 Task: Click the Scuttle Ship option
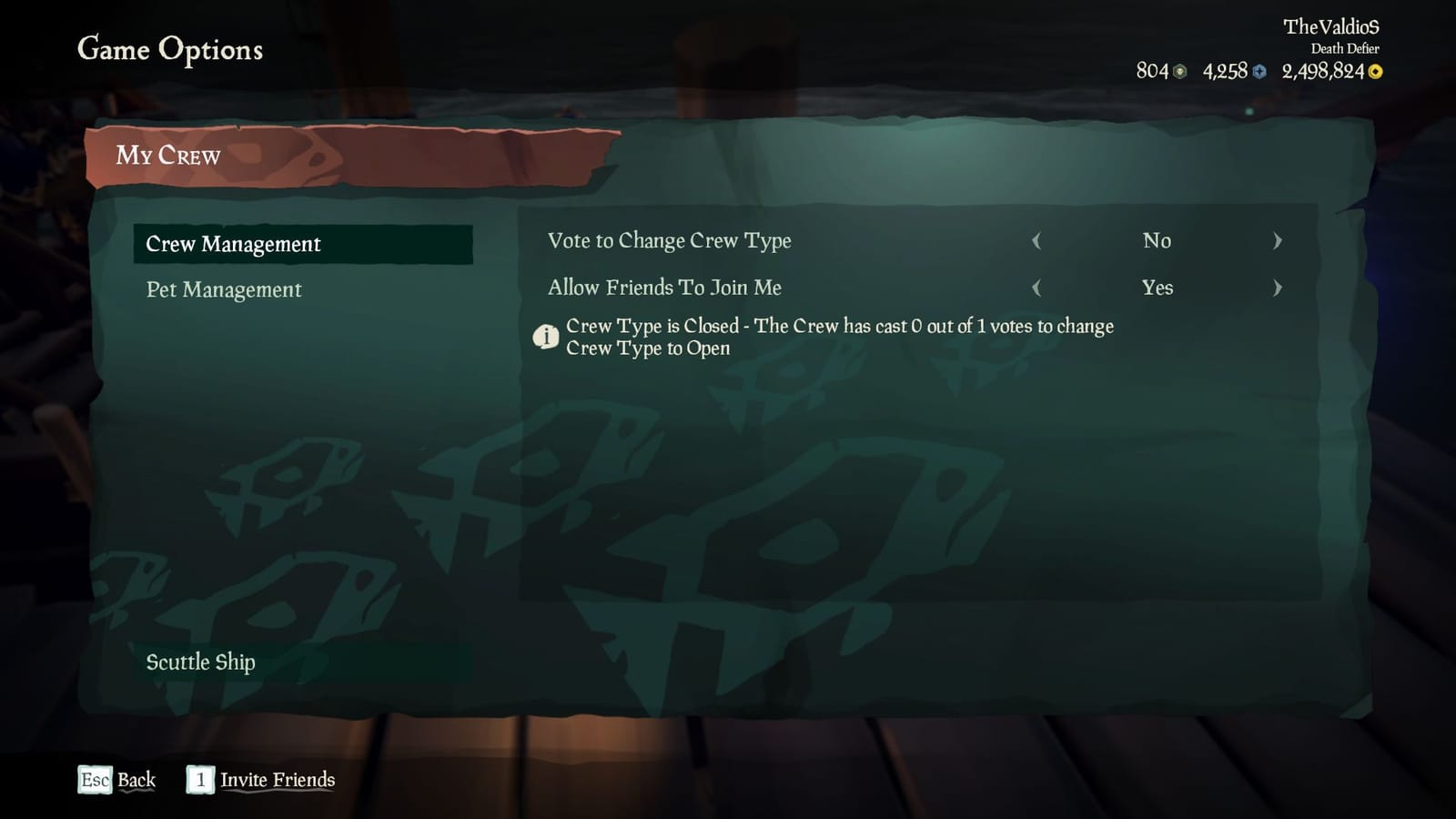[201, 662]
